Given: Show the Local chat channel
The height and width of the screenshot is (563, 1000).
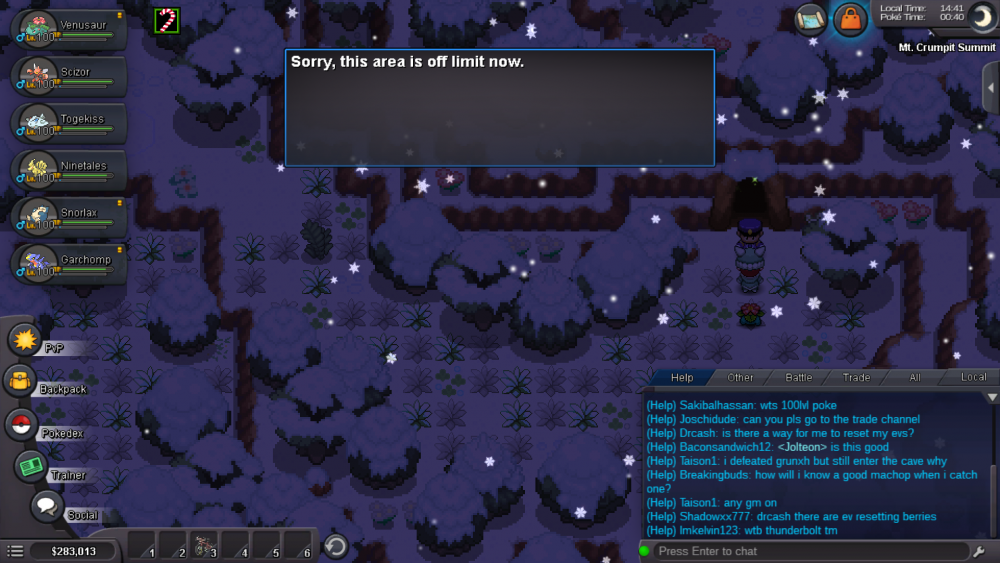Looking at the screenshot, I should 973,378.
